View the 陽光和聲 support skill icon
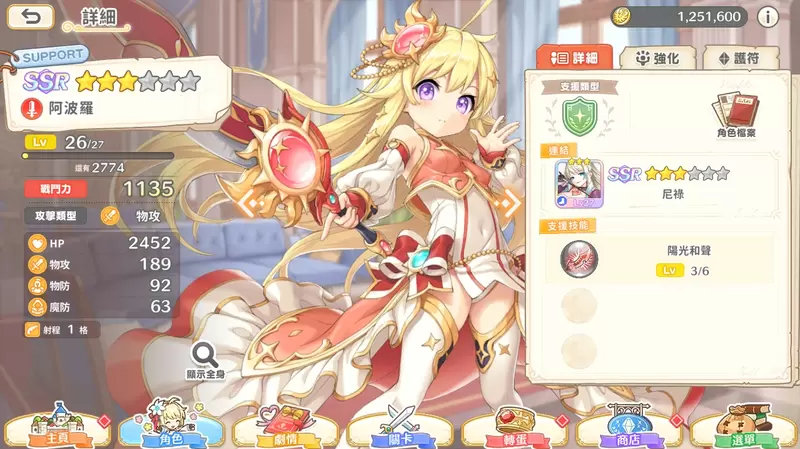The width and height of the screenshot is (800, 449). click(578, 260)
